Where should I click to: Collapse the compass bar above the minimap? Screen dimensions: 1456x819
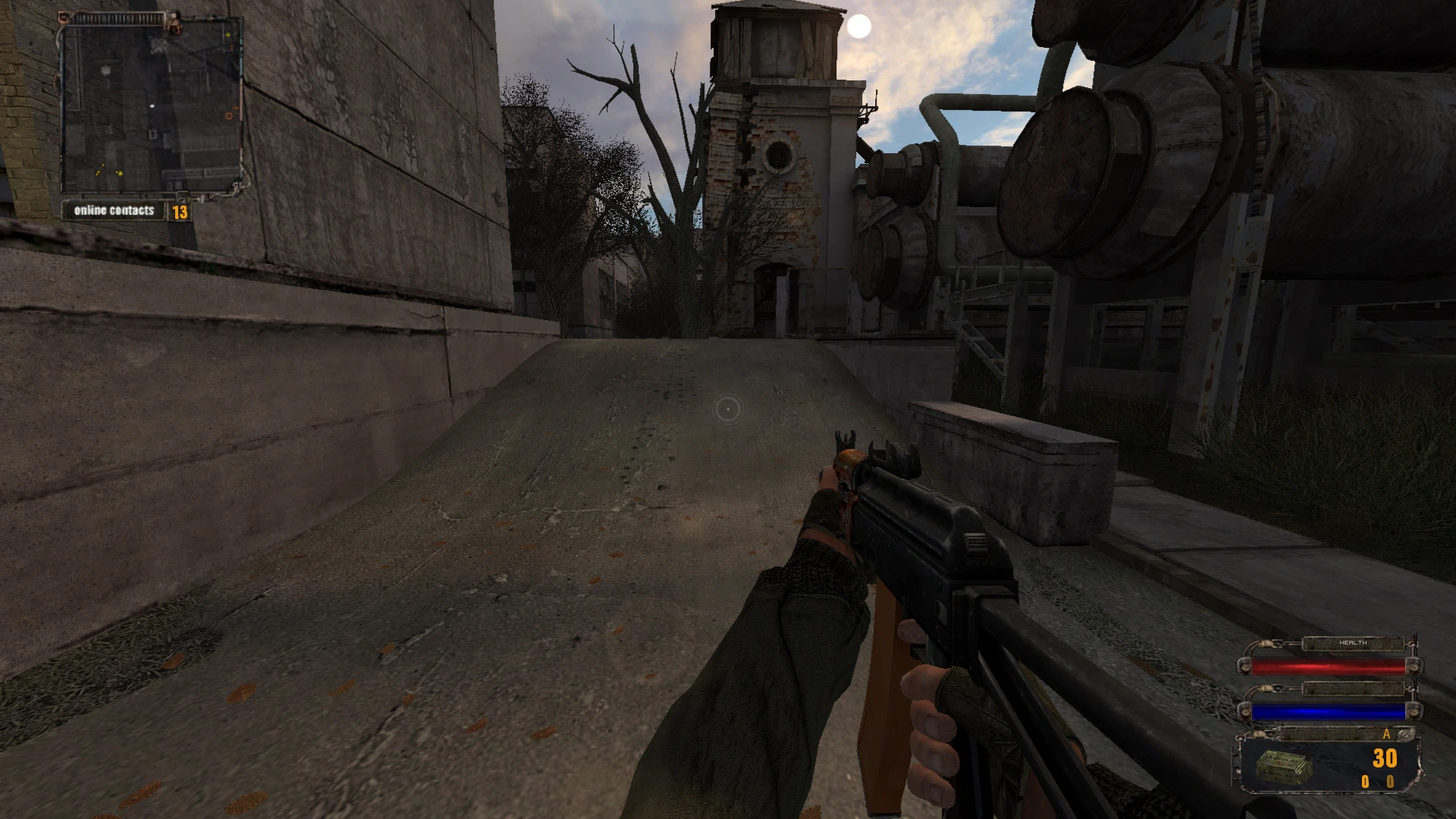[x=118, y=17]
